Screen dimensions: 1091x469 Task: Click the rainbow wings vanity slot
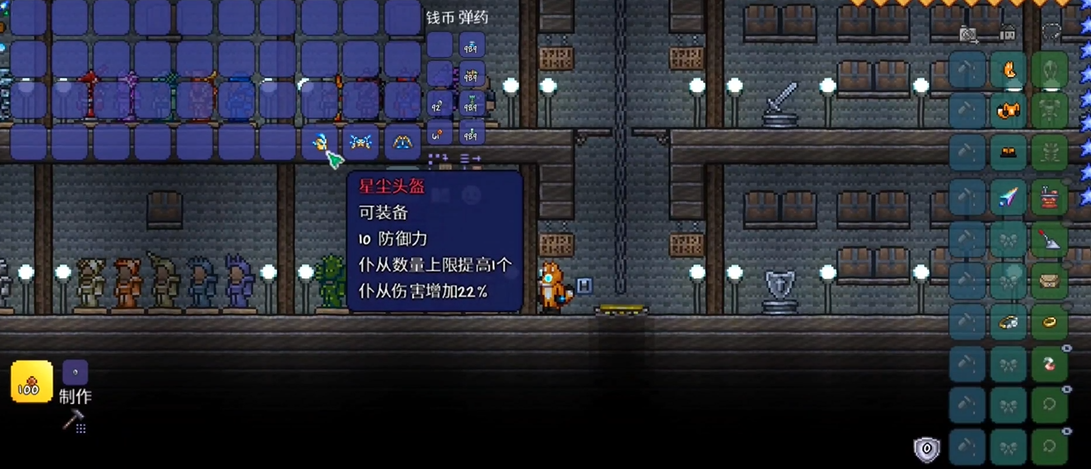pos(1008,196)
